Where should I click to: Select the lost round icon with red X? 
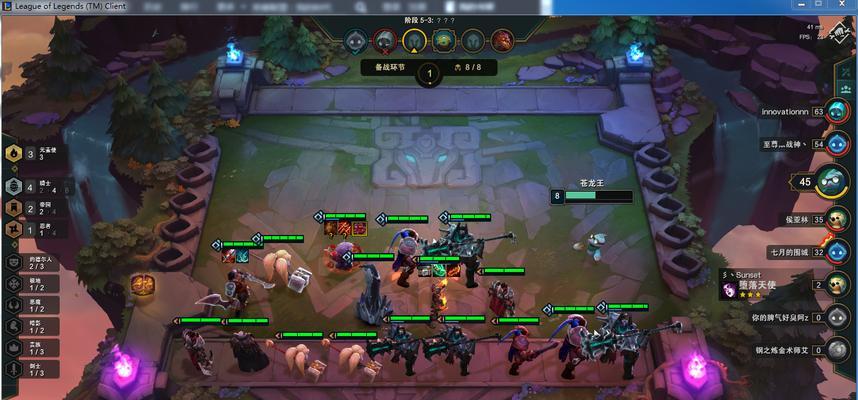pos(385,41)
